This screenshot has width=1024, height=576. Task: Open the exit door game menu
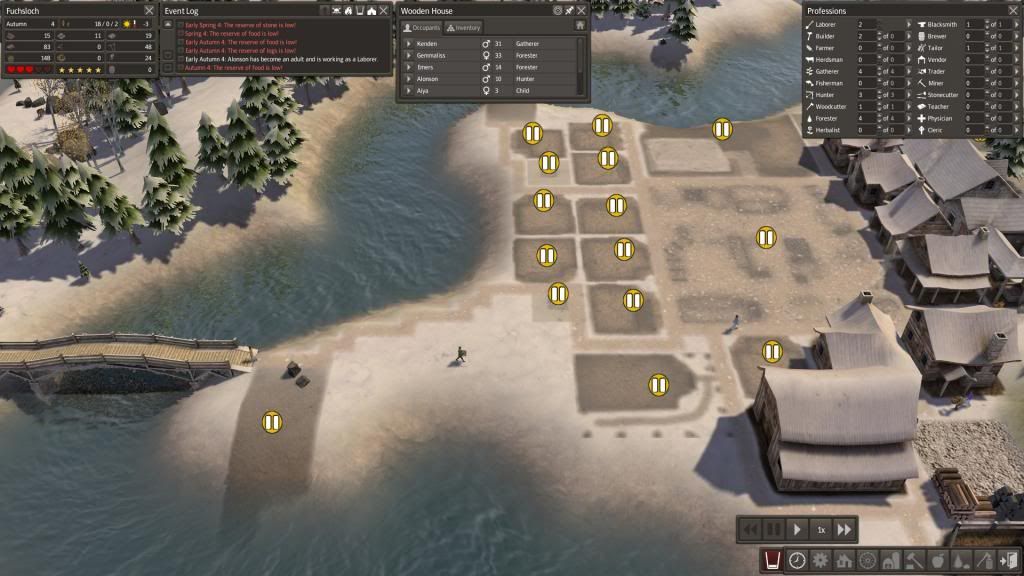[1009, 561]
